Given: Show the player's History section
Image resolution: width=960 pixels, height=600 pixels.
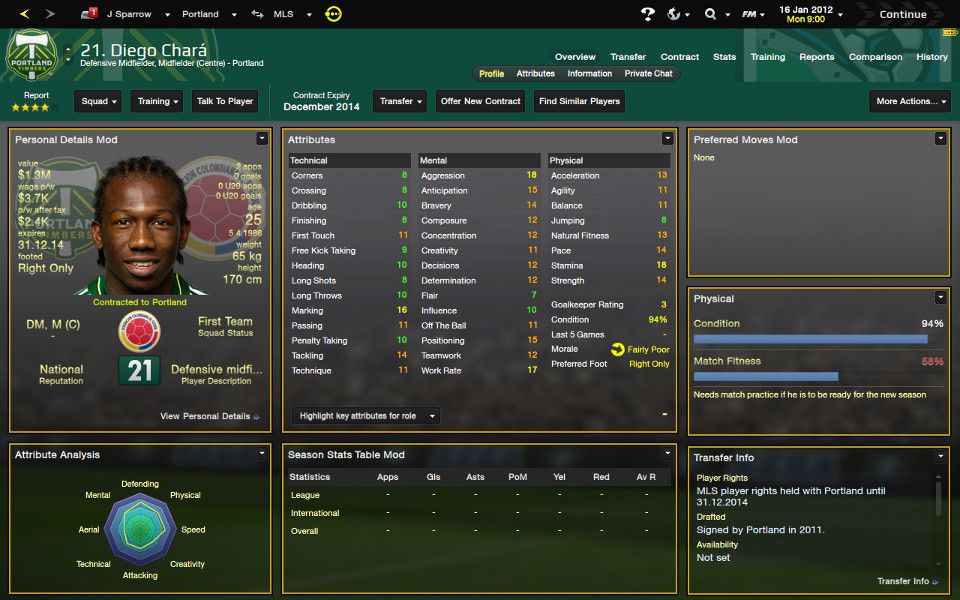Looking at the screenshot, I should [931, 57].
